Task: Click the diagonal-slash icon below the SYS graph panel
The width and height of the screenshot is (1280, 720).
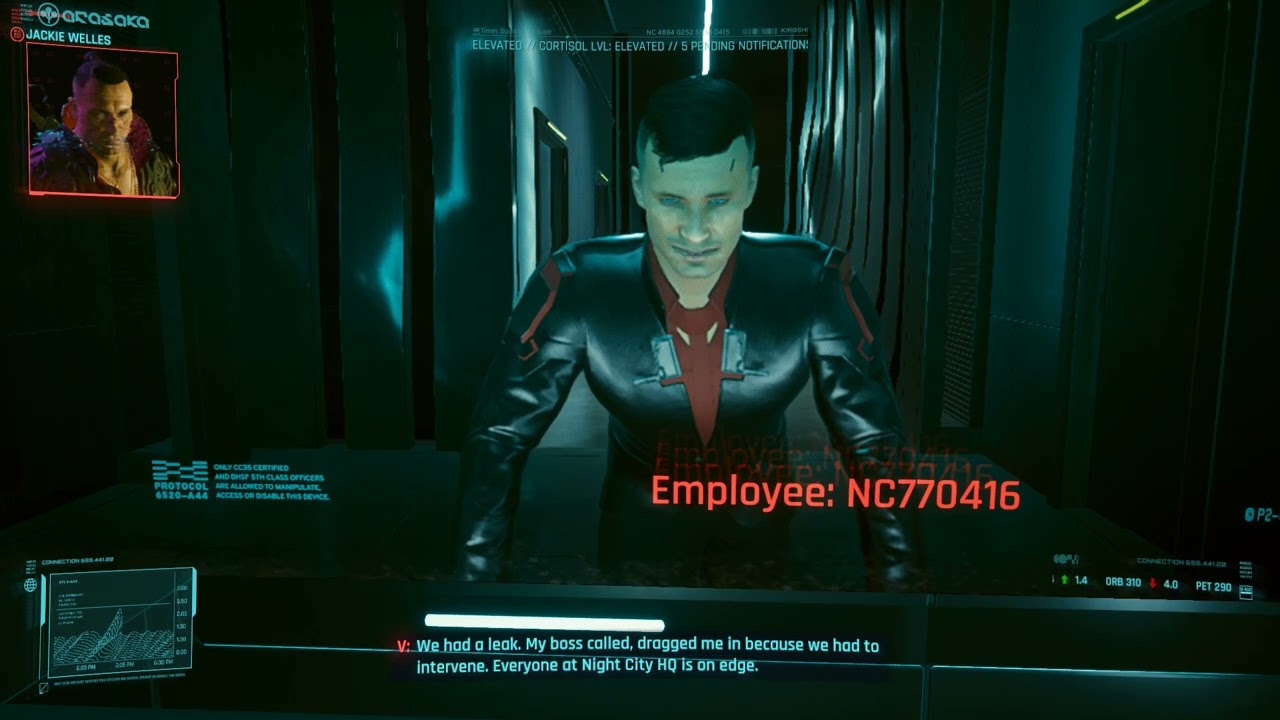Action: coord(43,687)
